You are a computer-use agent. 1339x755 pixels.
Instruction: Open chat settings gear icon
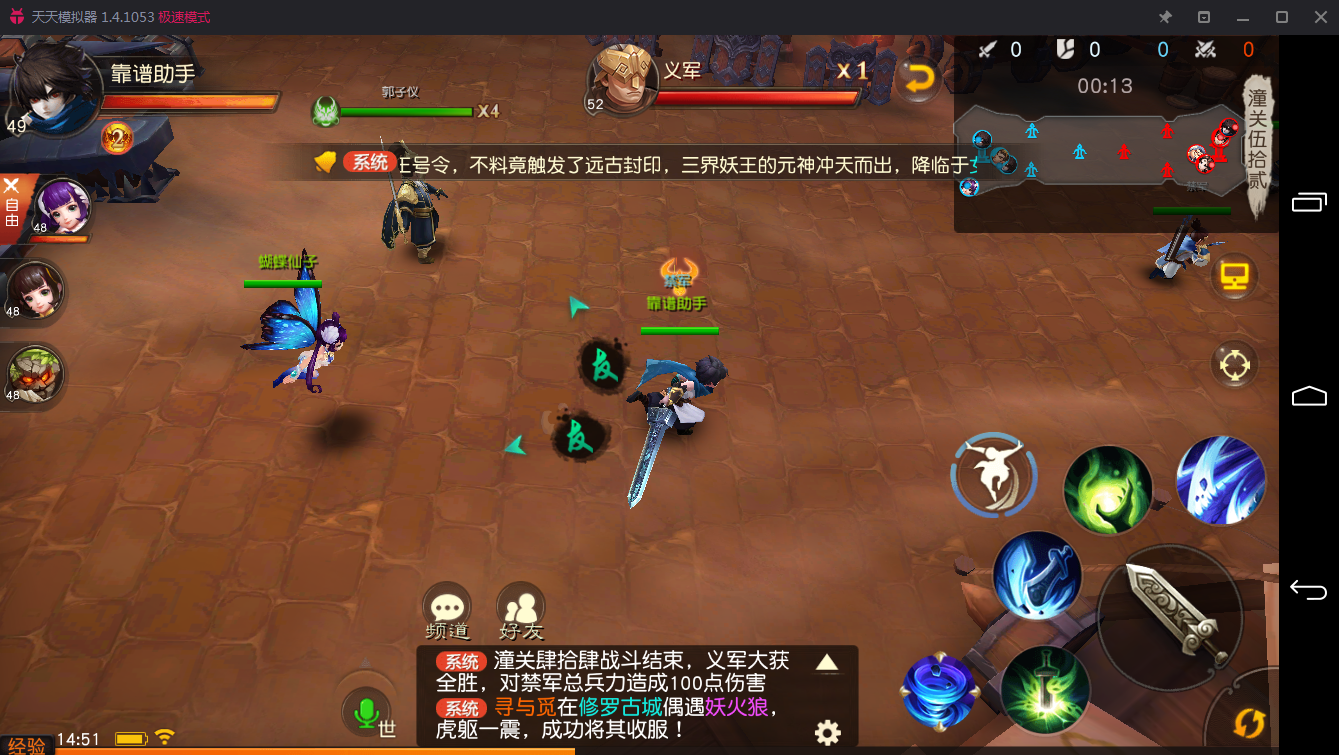pos(828,733)
